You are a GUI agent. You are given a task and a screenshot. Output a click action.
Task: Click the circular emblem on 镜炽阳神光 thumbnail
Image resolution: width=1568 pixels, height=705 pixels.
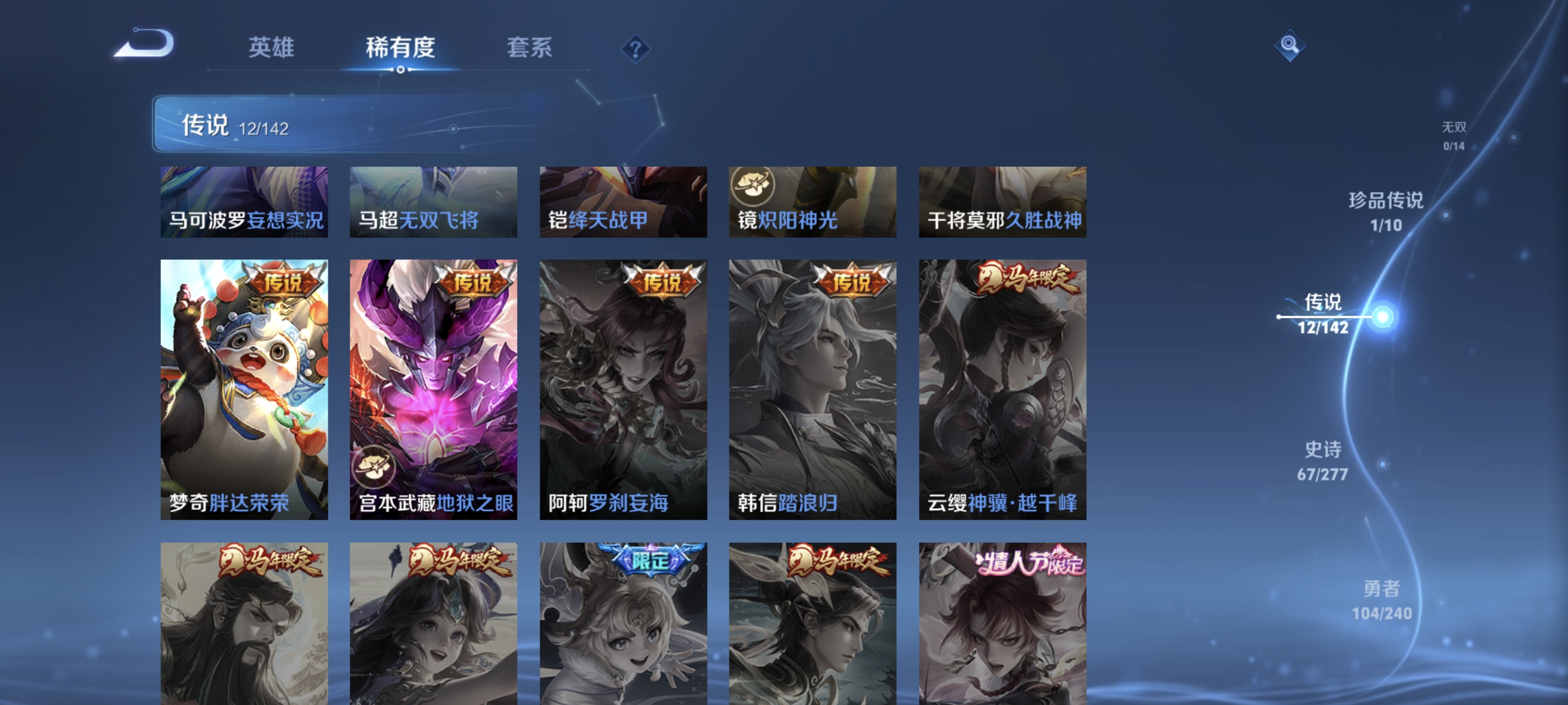[753, 186]
